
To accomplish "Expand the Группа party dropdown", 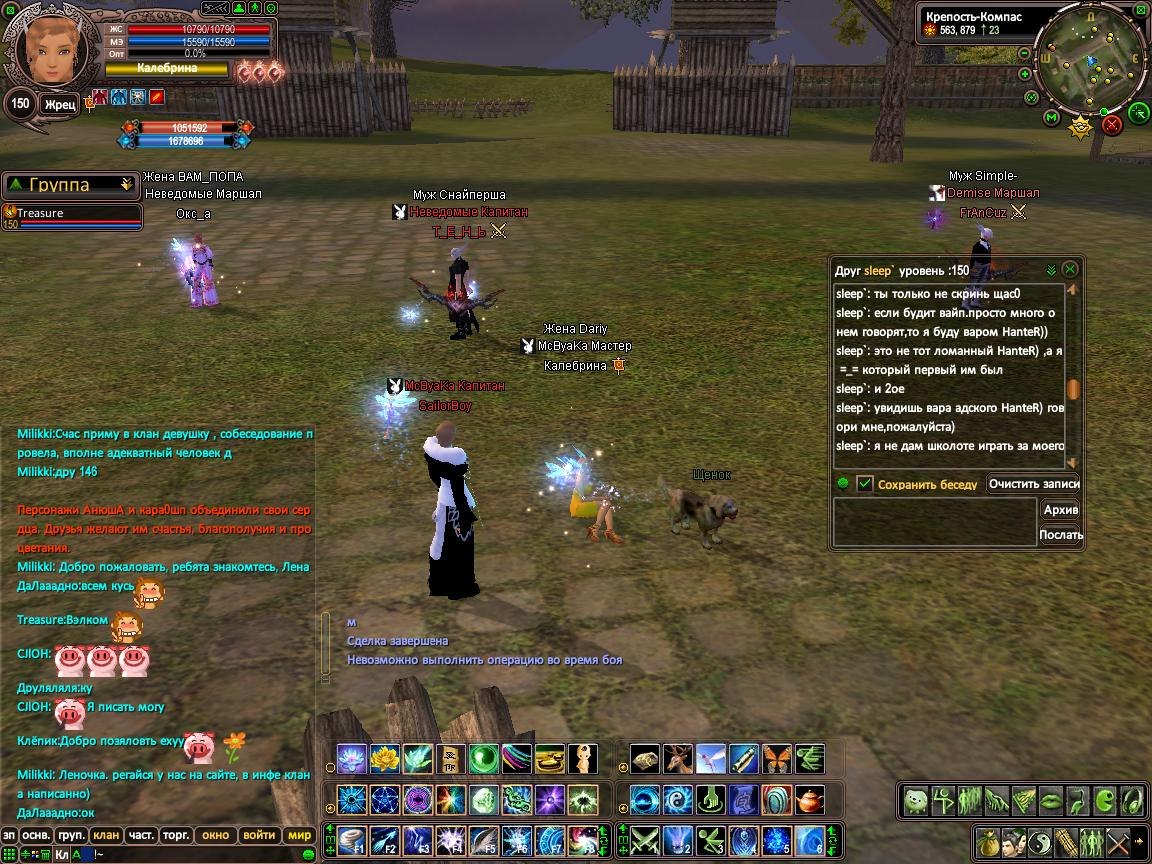I will pyautogui.click(x=126, y=184).
